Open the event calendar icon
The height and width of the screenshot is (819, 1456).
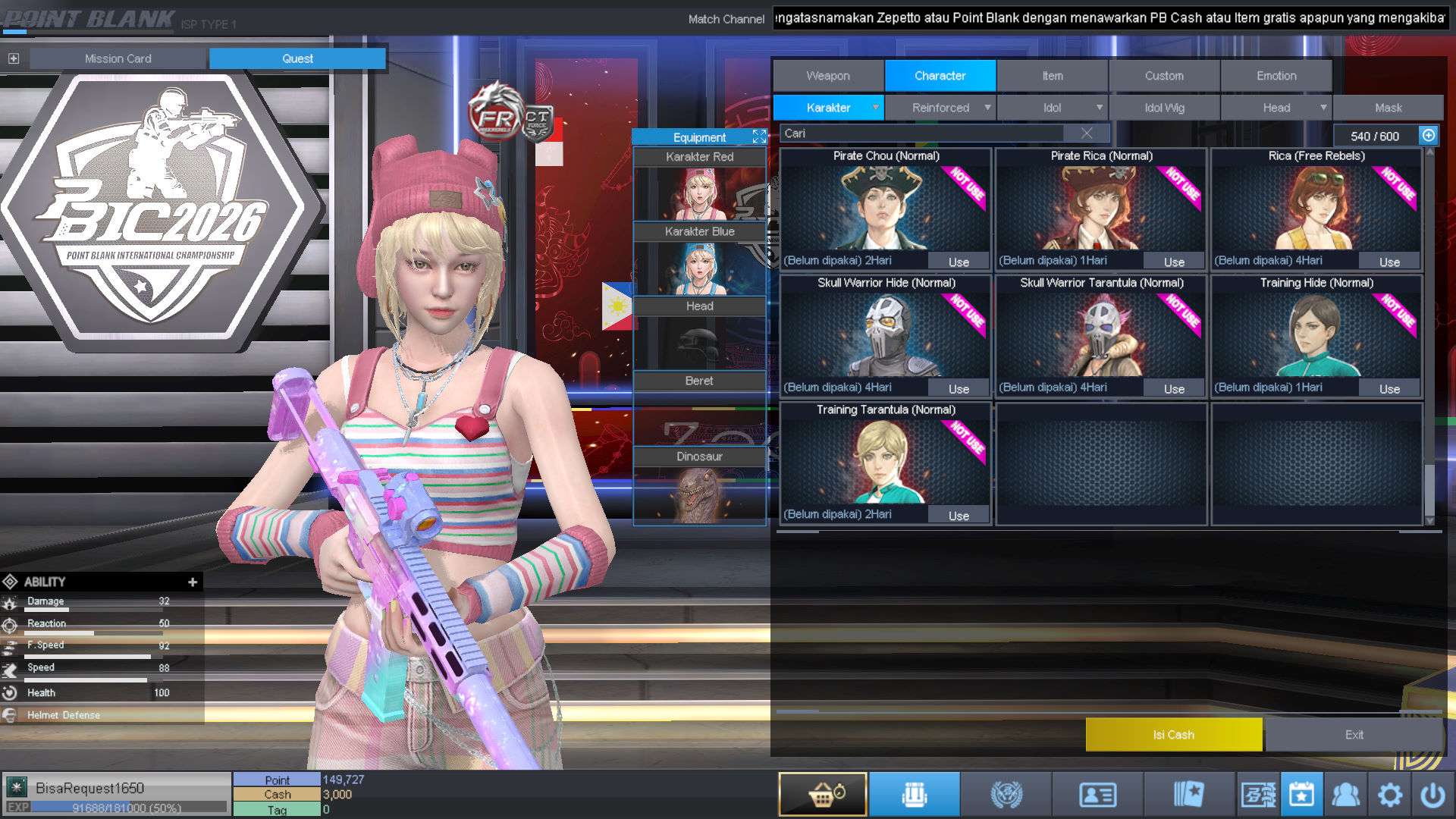1302,794
